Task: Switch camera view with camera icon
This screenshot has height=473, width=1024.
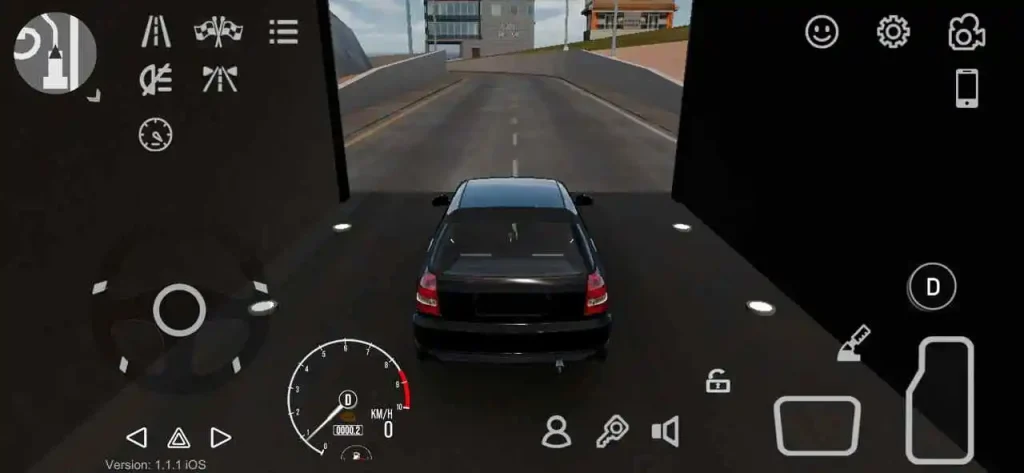Action: (966, 32)
